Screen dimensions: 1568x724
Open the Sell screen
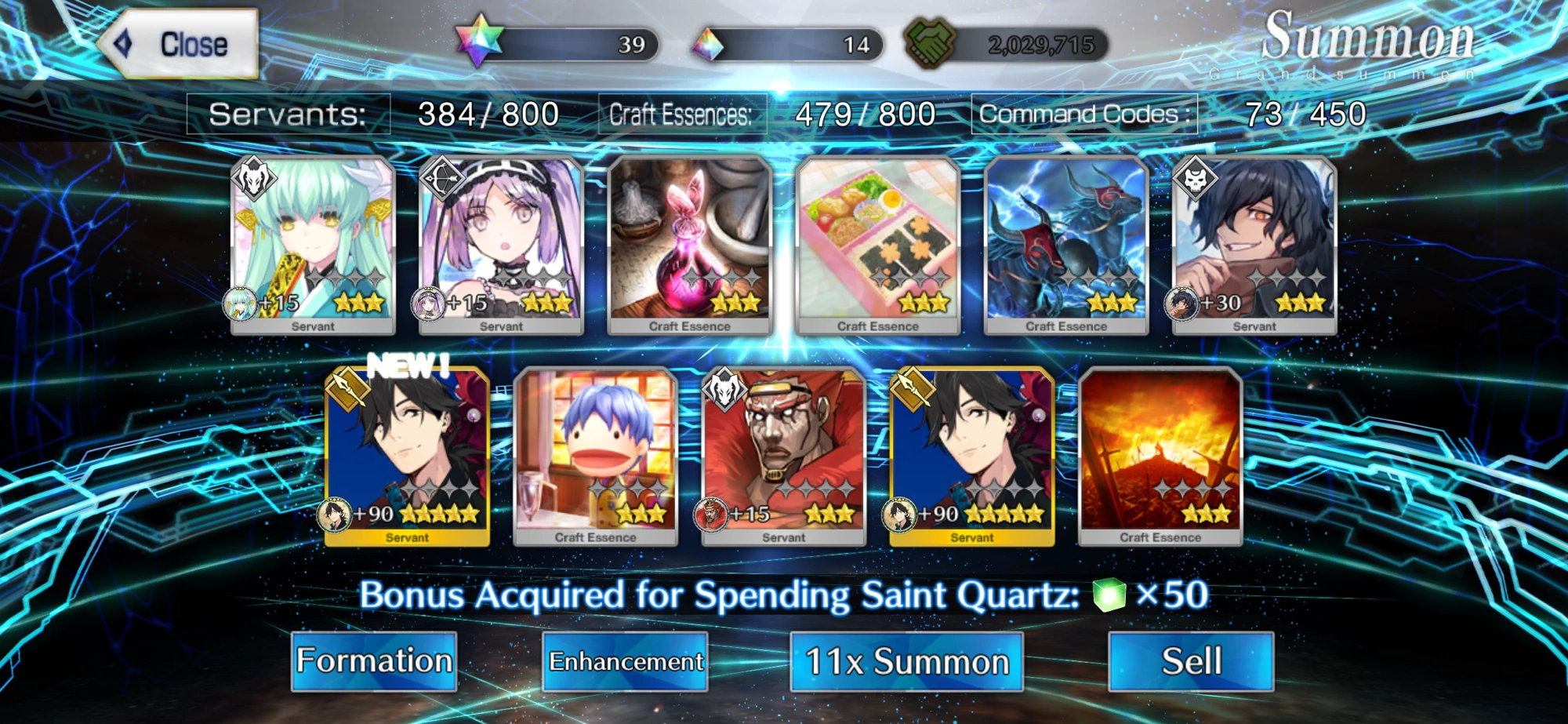point(1190,661)
